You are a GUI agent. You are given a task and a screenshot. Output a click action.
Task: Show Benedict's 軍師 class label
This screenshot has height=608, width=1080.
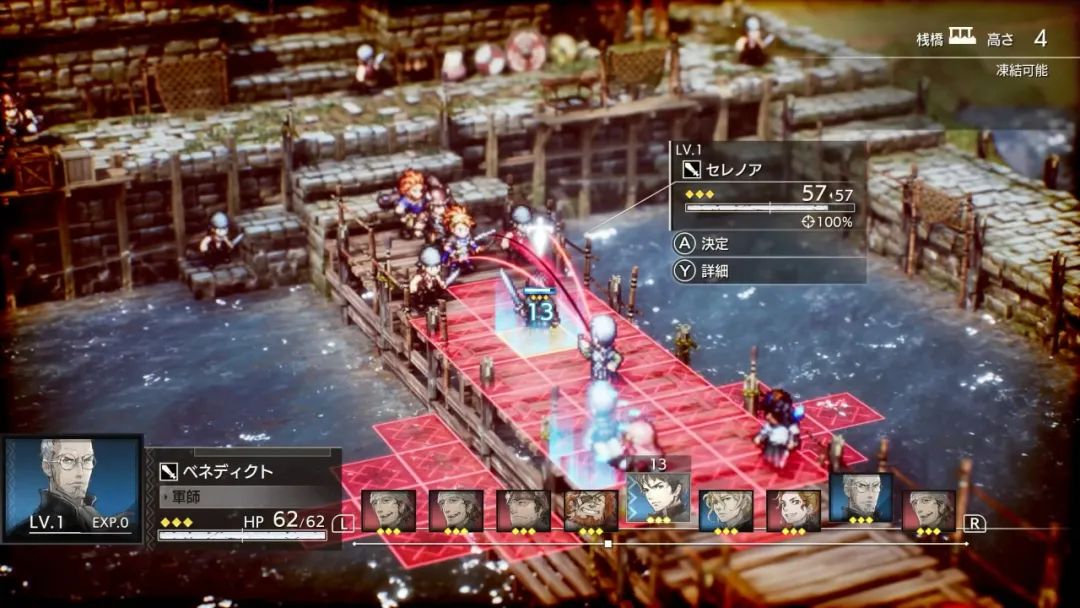pyautogui.click(x=188, y=496)
